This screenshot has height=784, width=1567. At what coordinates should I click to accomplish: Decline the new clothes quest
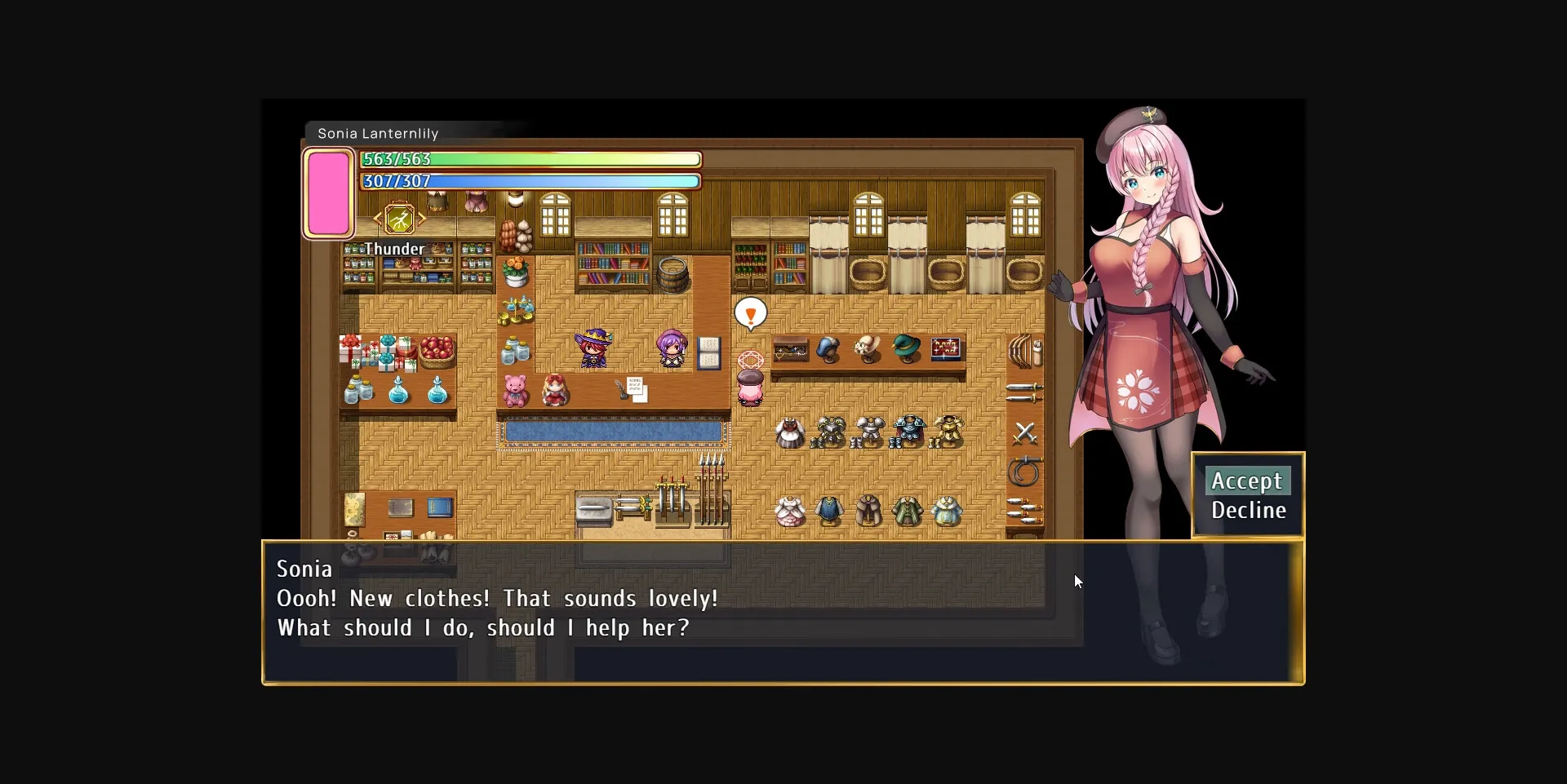pos(1247,511)
